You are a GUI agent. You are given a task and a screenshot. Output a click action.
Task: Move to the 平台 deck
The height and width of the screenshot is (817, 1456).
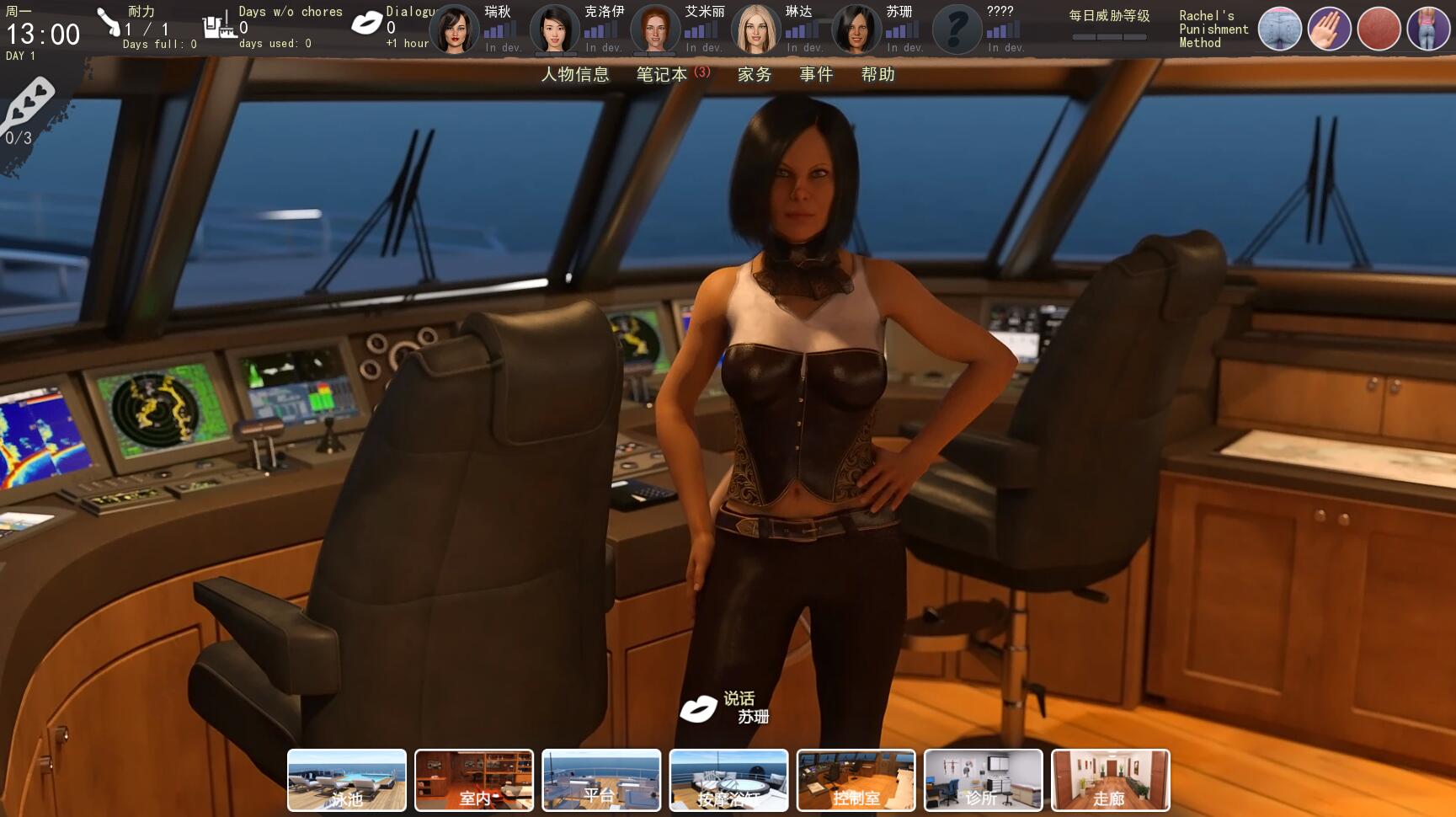[x=601, y=781]
